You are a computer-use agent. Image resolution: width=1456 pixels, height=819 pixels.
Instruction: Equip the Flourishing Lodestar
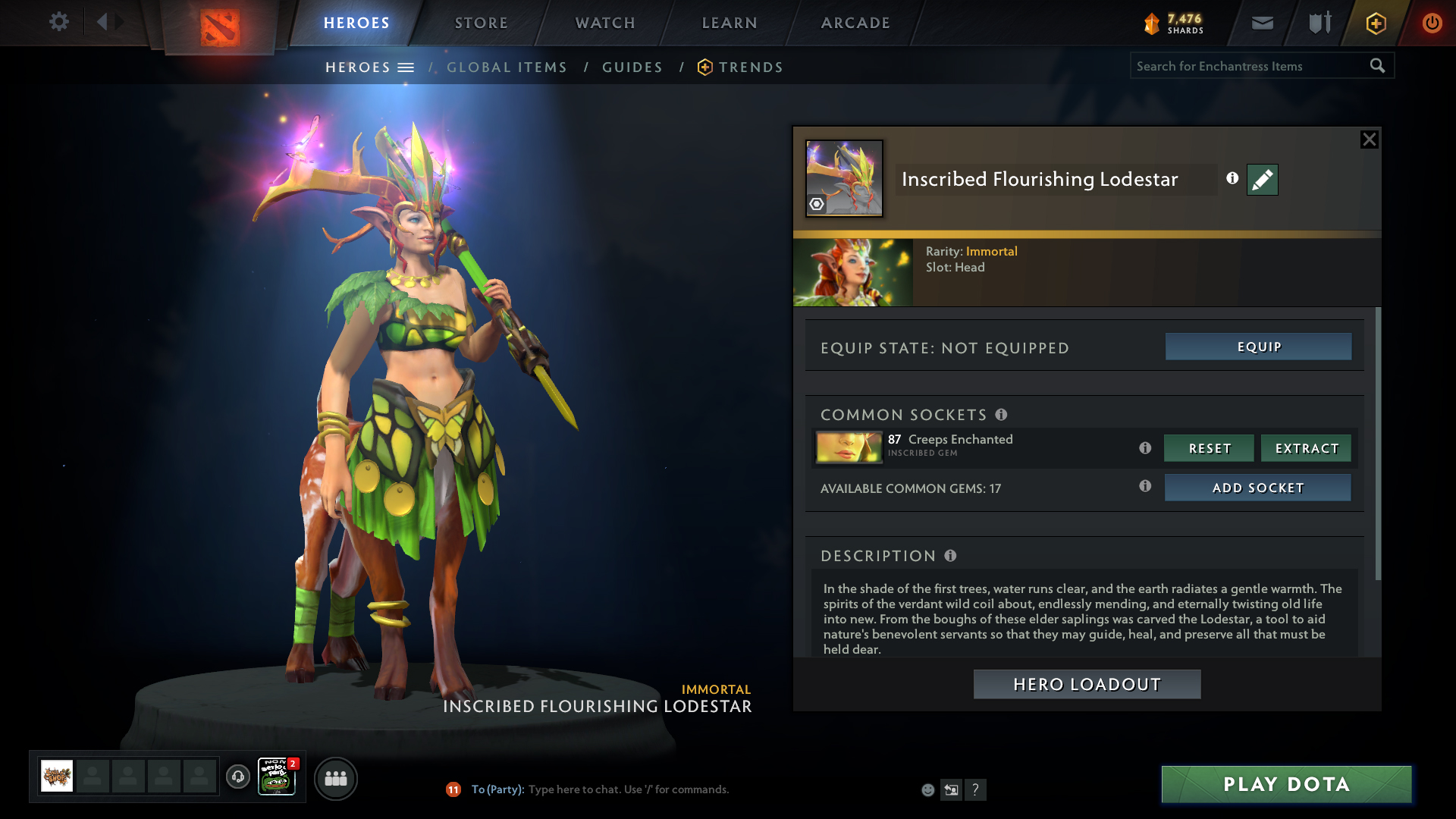point(1258,347)
